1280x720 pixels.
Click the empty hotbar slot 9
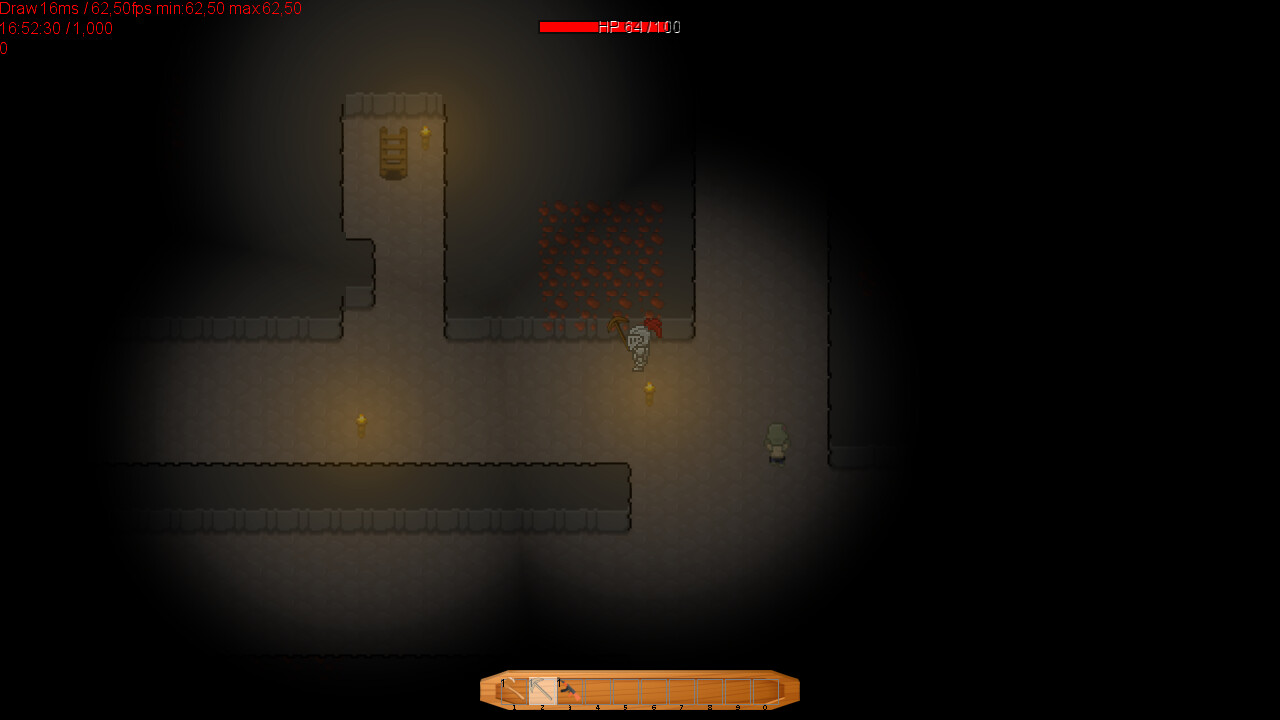click(739, 690)
